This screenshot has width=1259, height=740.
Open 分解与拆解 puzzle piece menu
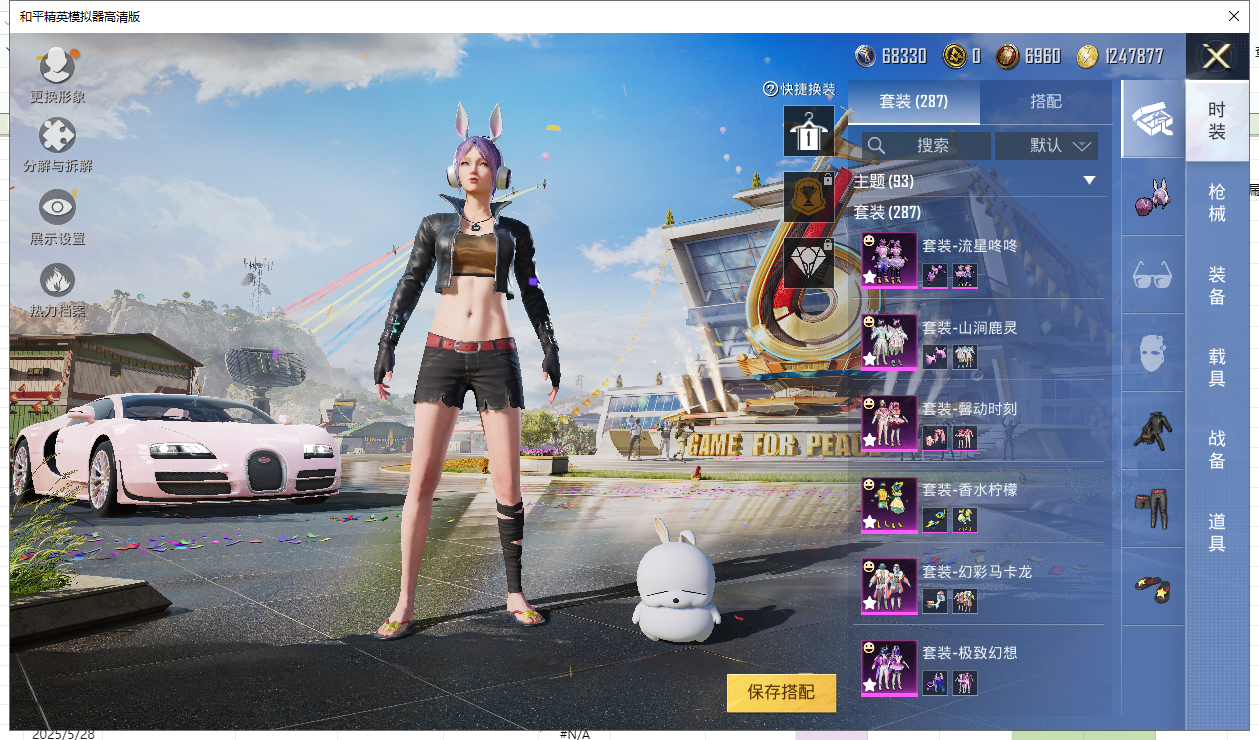[x=57, y=145]
